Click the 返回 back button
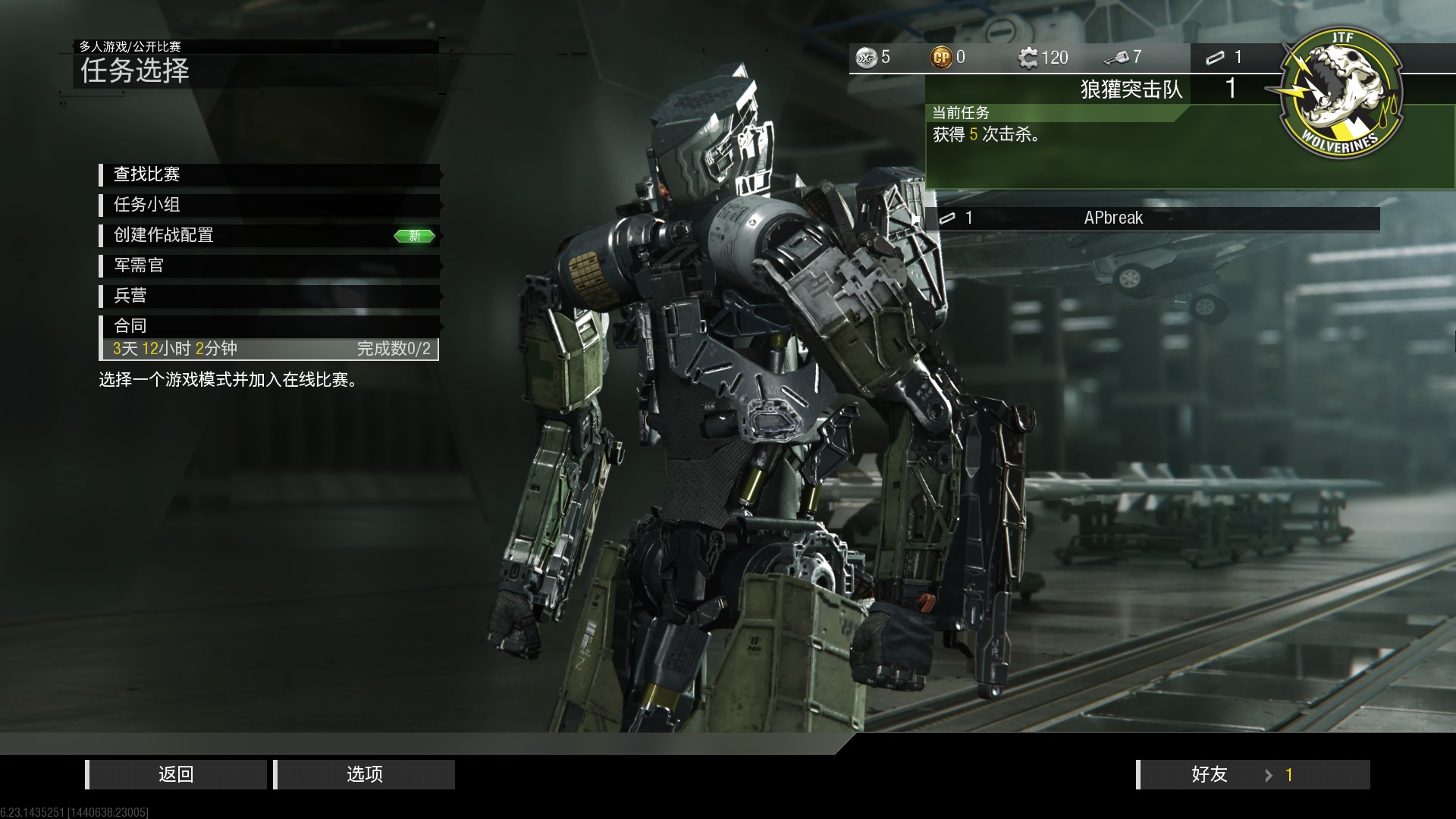The width and height of the screenshot is (1456, 819). click(177, 774)
